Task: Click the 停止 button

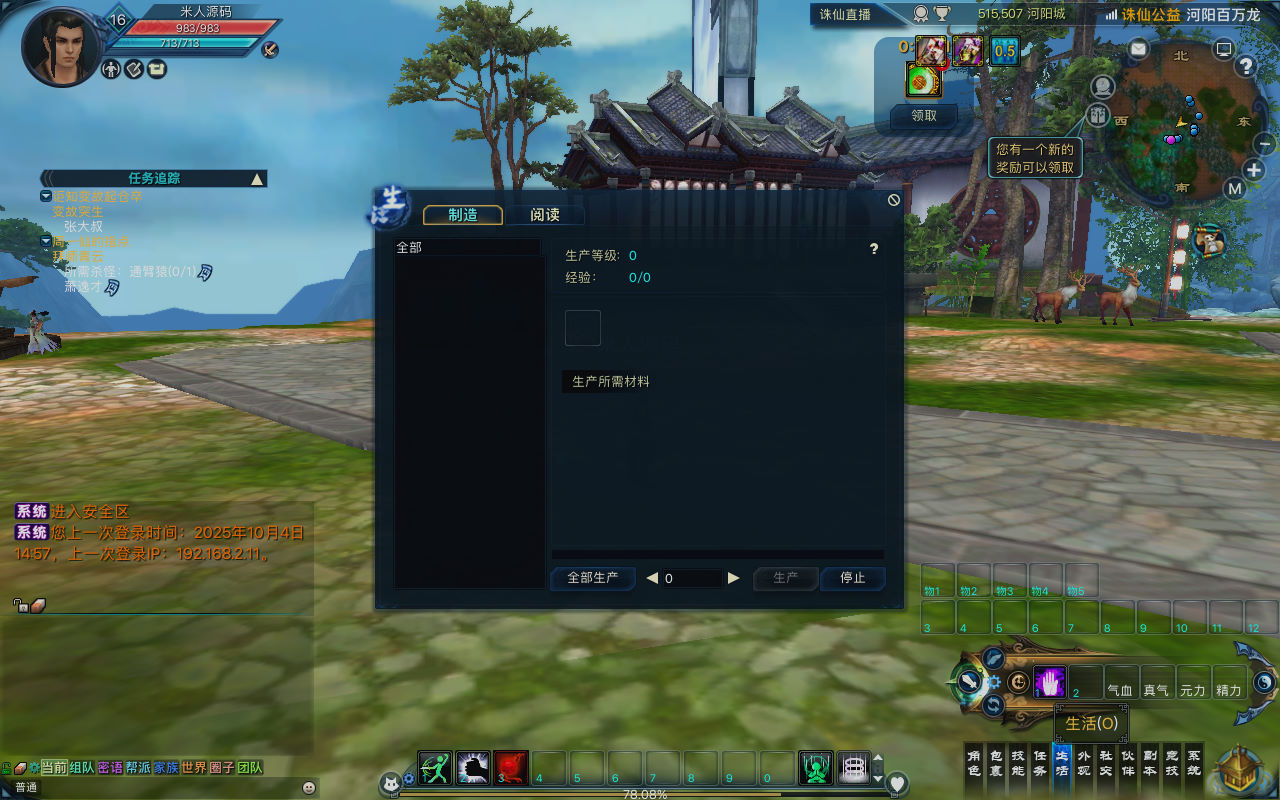Action: (852, 578)
